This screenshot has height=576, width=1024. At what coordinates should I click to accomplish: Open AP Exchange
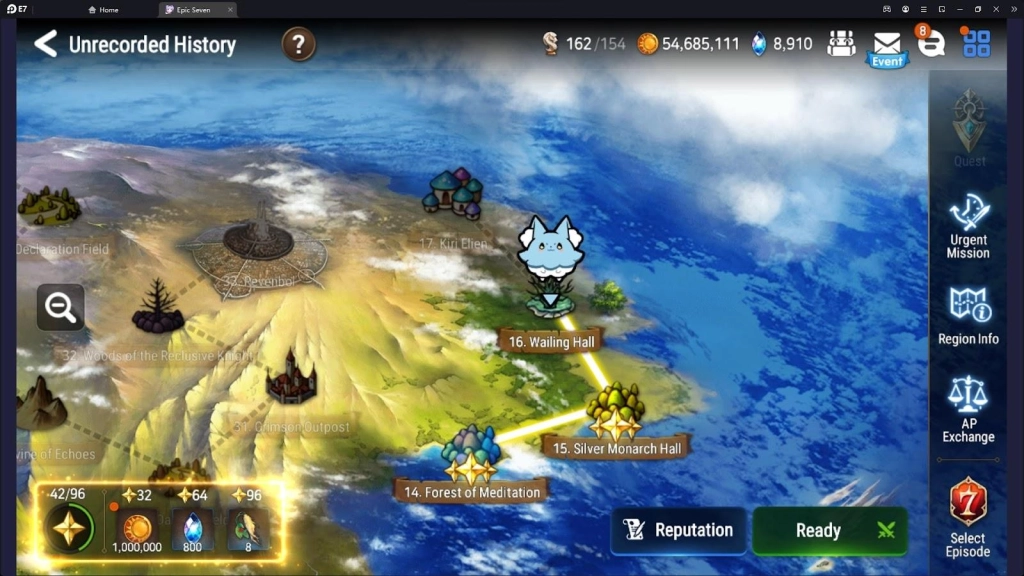coord(968,410)
